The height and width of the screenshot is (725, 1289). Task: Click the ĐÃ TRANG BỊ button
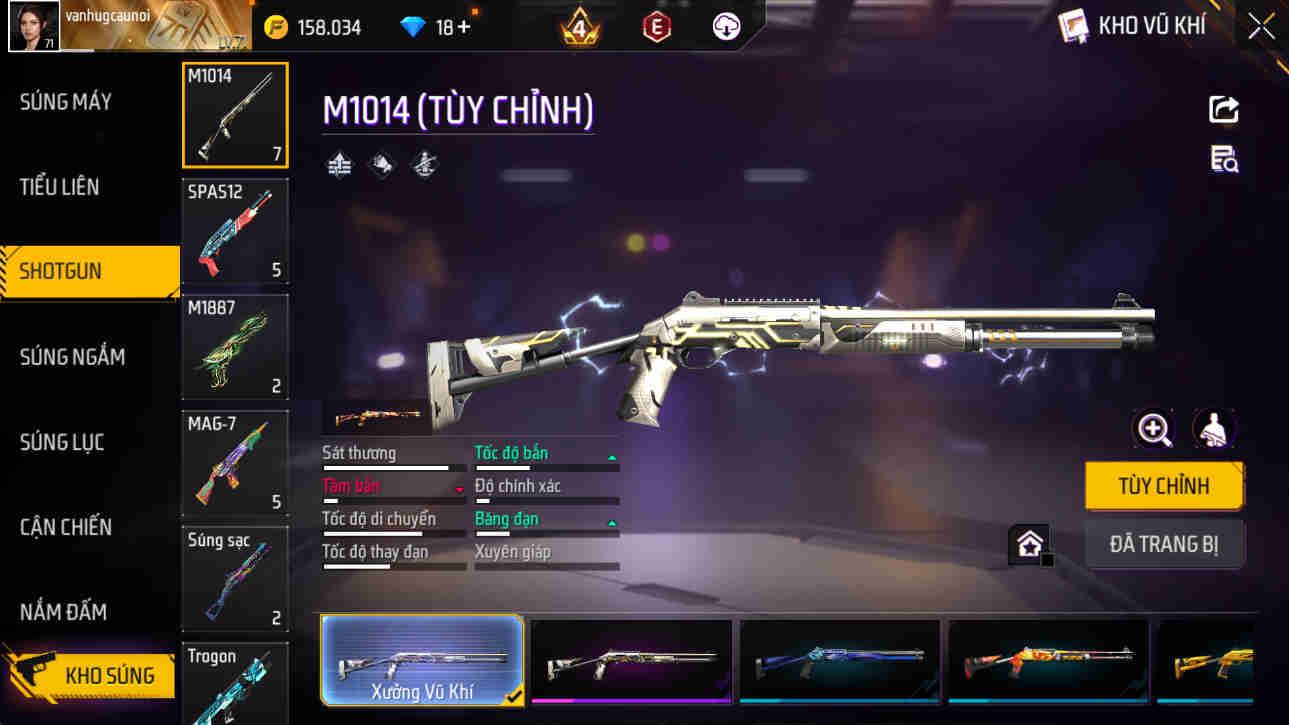[x=1164, y=543]
